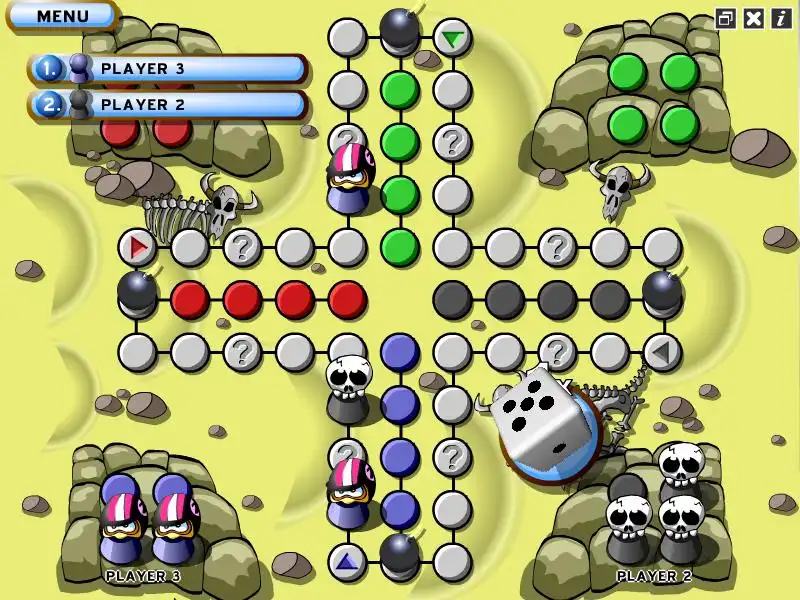Show game info with the i icon
The height and width of the screenshot is (600, 800).
[781, 18]
